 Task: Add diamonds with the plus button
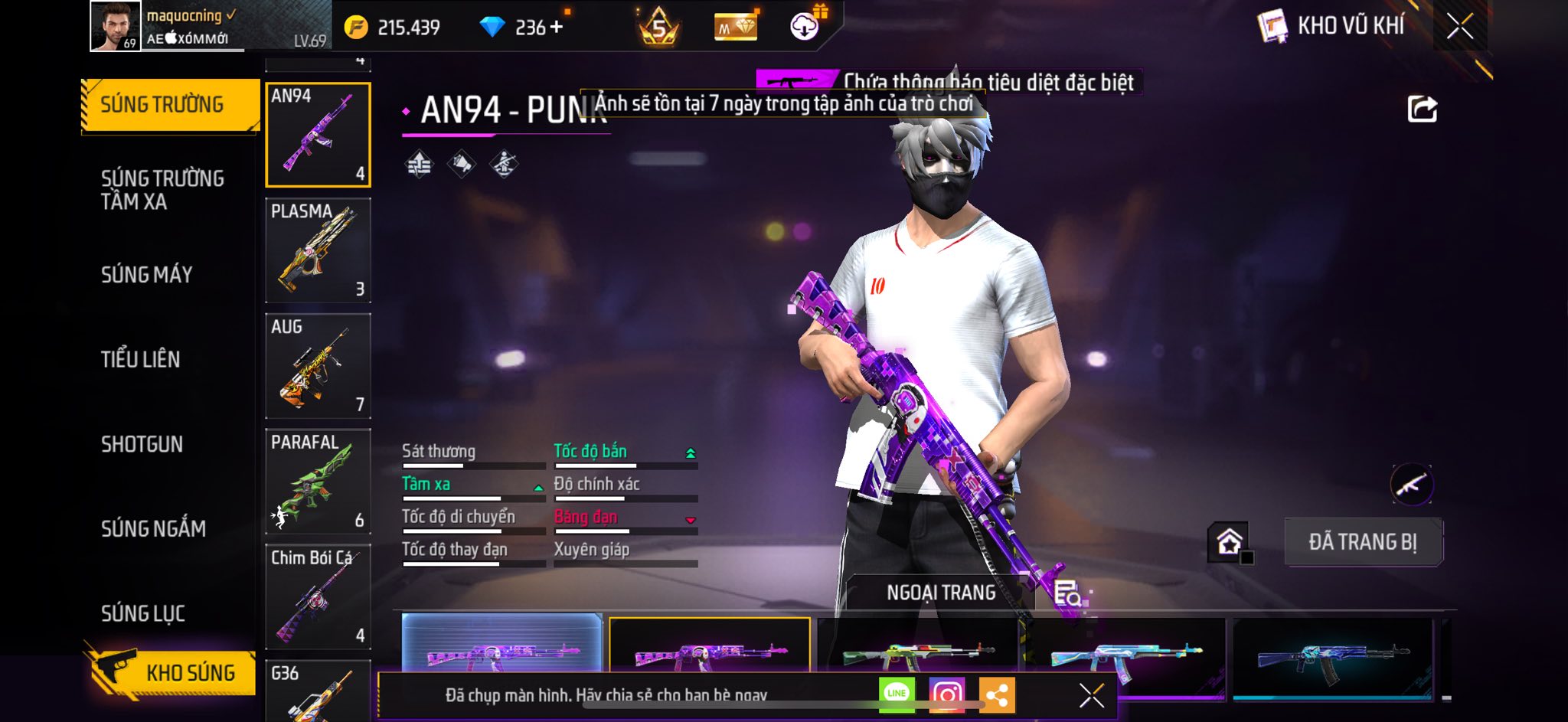[556, 28]
